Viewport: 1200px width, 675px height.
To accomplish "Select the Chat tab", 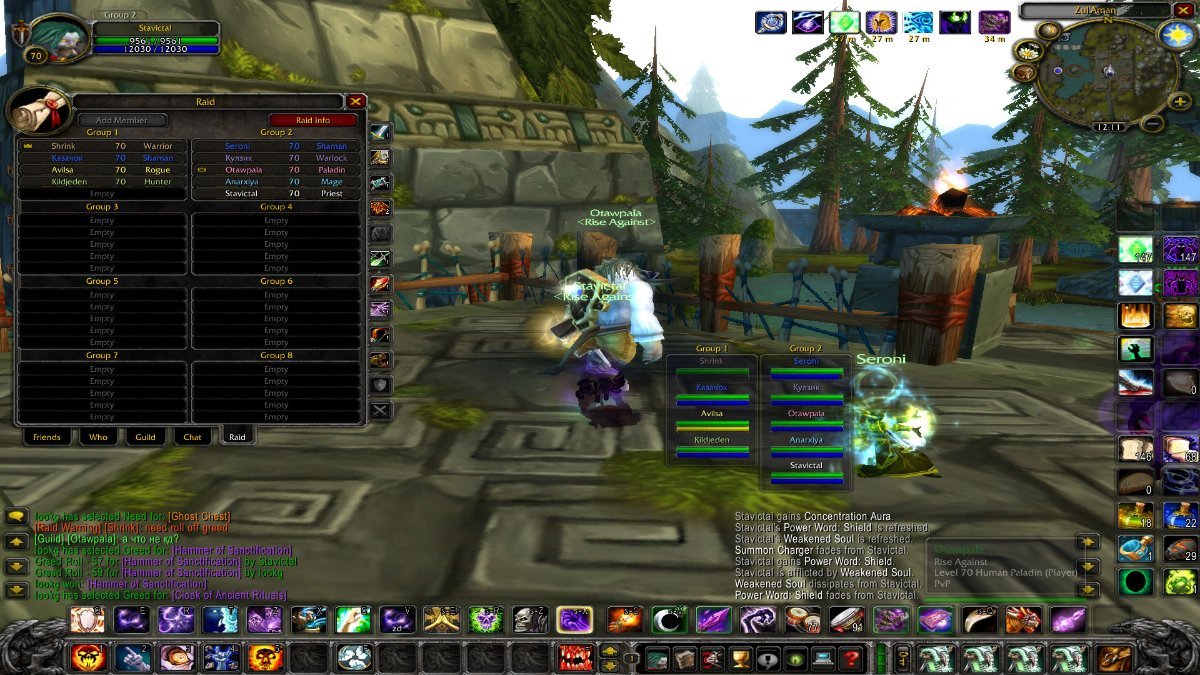I will pyautogui.click(x=192, y=437).
